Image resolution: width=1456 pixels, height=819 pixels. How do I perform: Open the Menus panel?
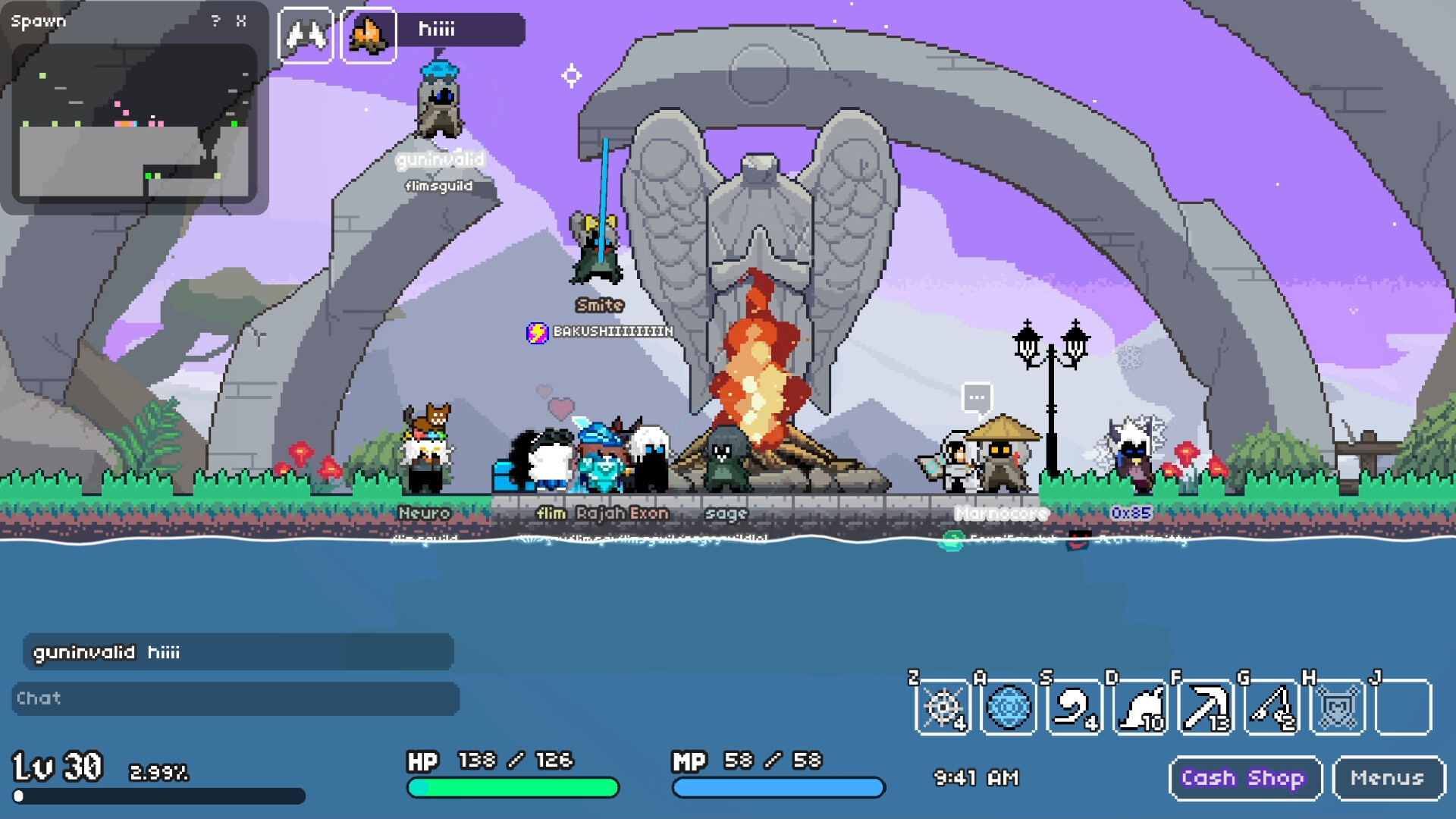(1387, 777)
